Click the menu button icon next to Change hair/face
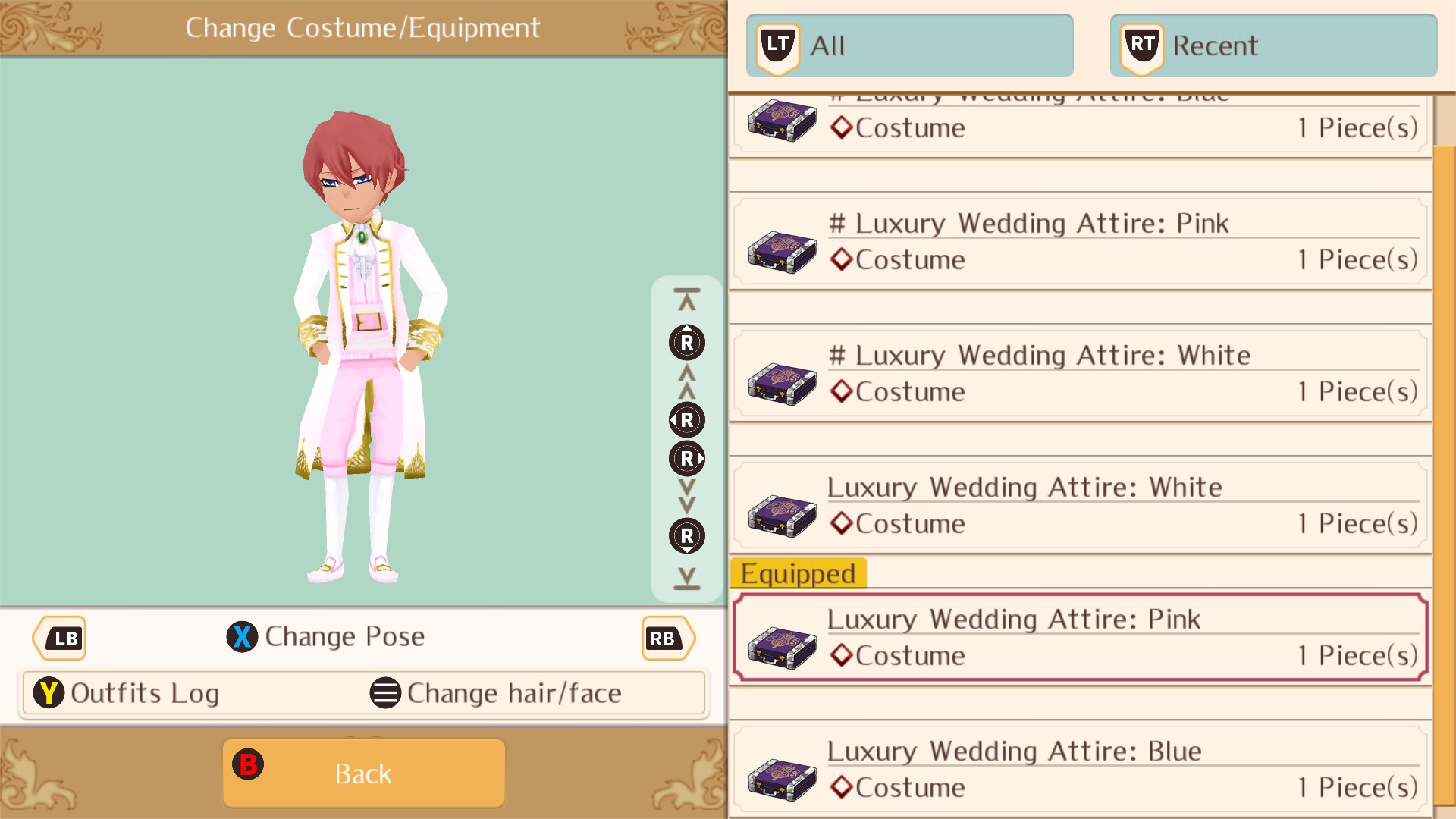 (385, 692)
